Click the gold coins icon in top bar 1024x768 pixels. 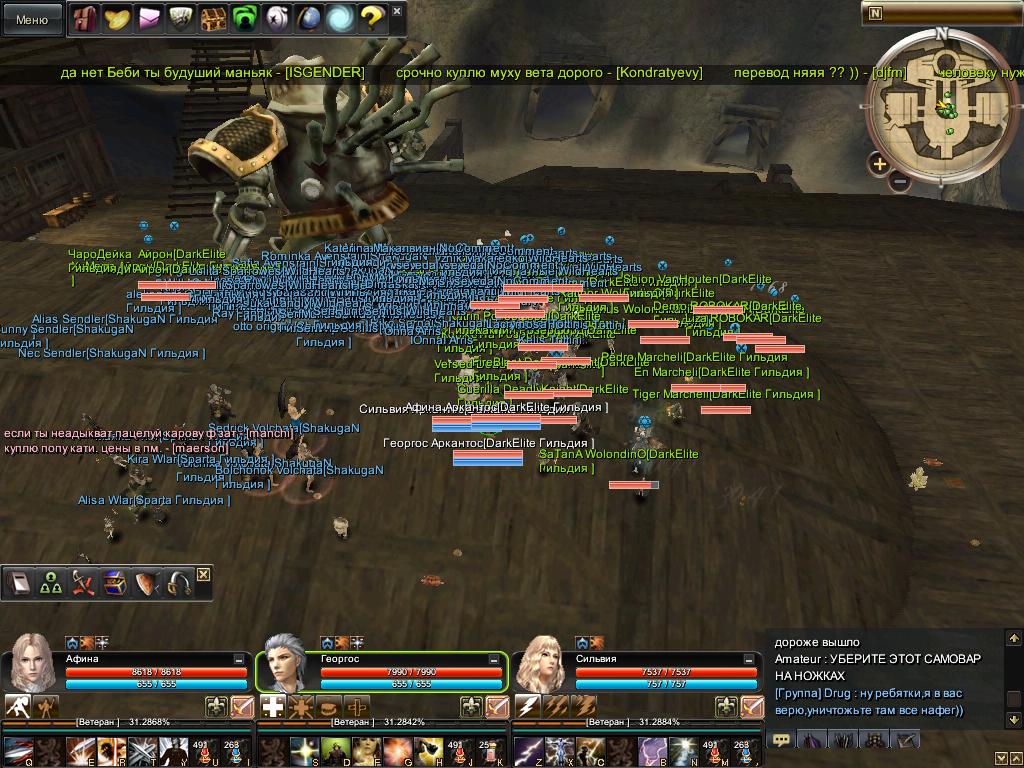(x=117, y=18)
